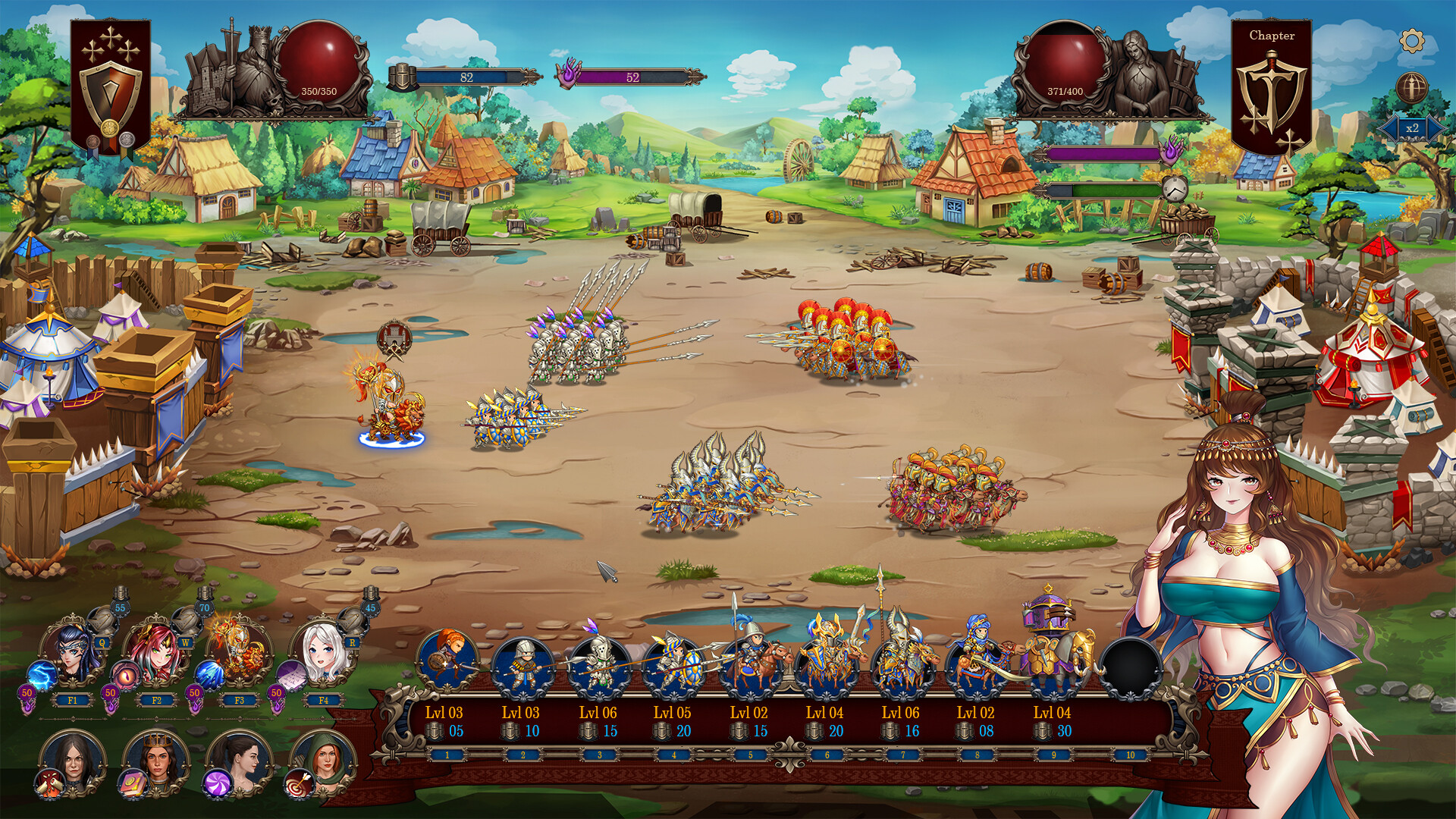Image resolution: width=1456 pixels, height=819 pixels.
Task: Click the right arrow of the speed selector
Action: (1433, 128)
